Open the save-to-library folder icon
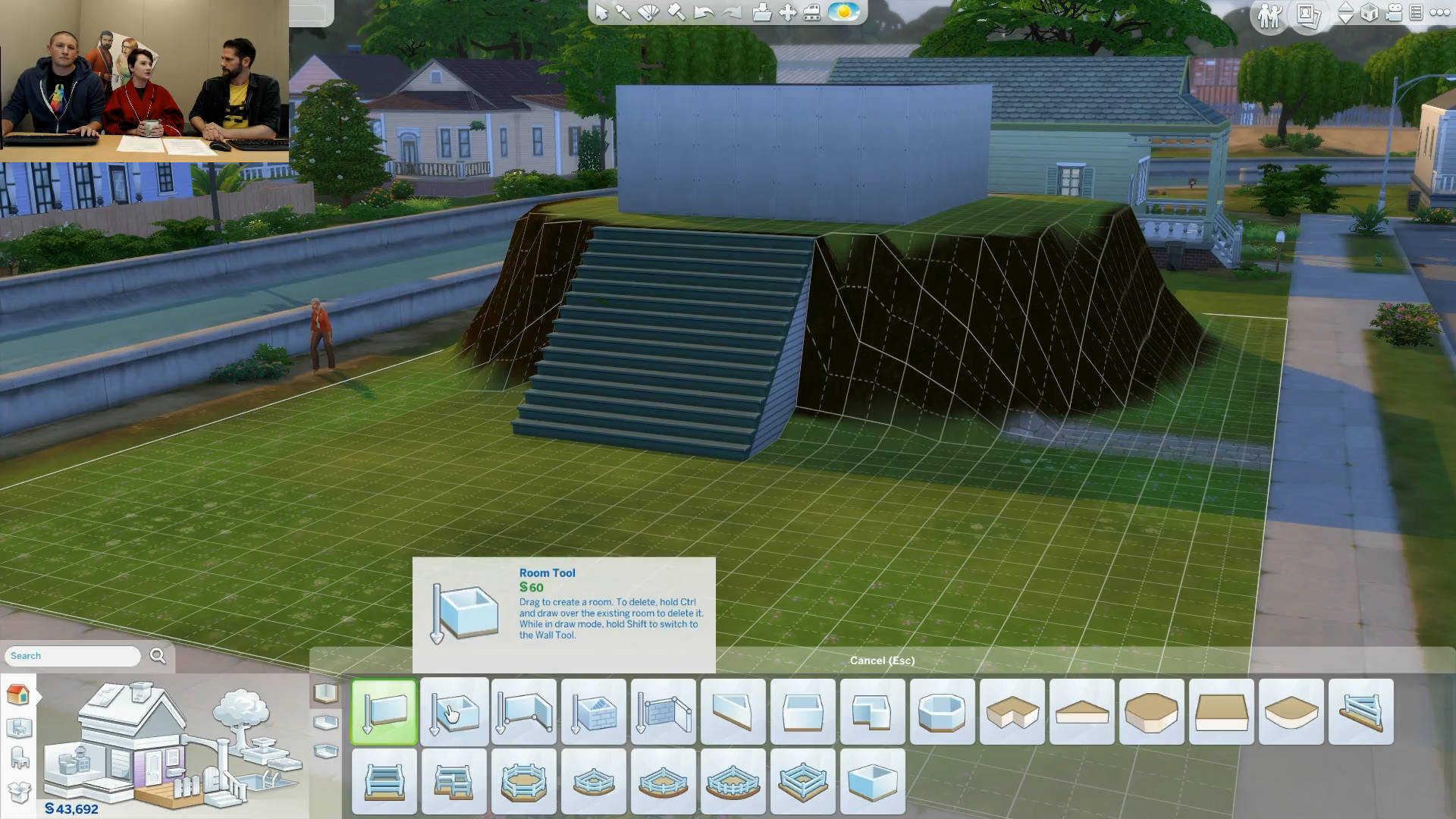Screen dimensions: 1456x819 click(x=761, y=13)
